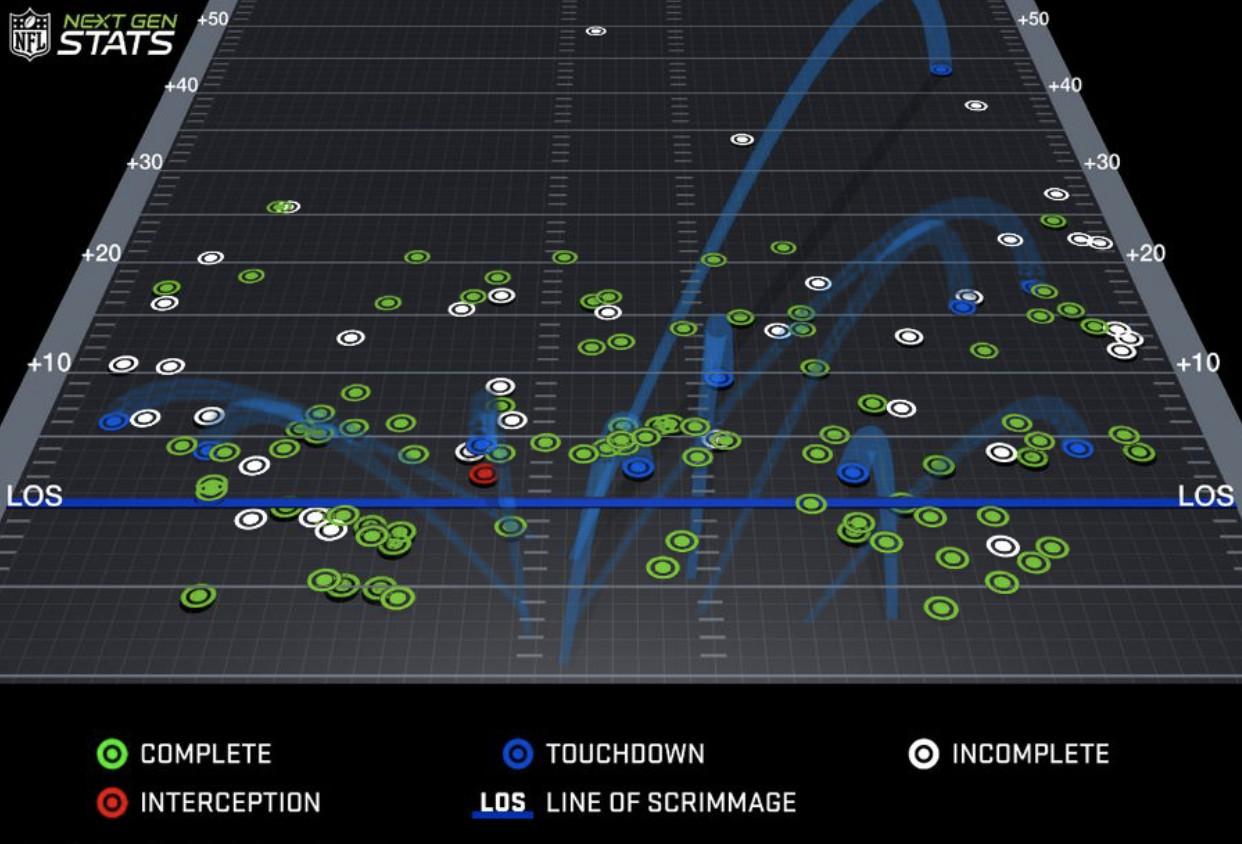1242x844 pixels.
Task: Choose the Touchdown legend entry
Action: (x=604, y=753)
